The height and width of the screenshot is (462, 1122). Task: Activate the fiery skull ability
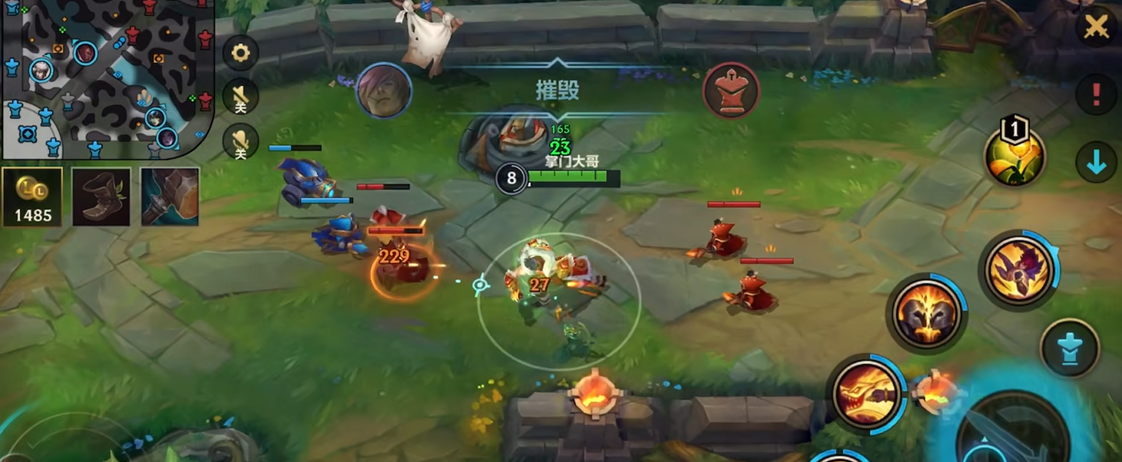pyautogui.click(x=926, y=314)
